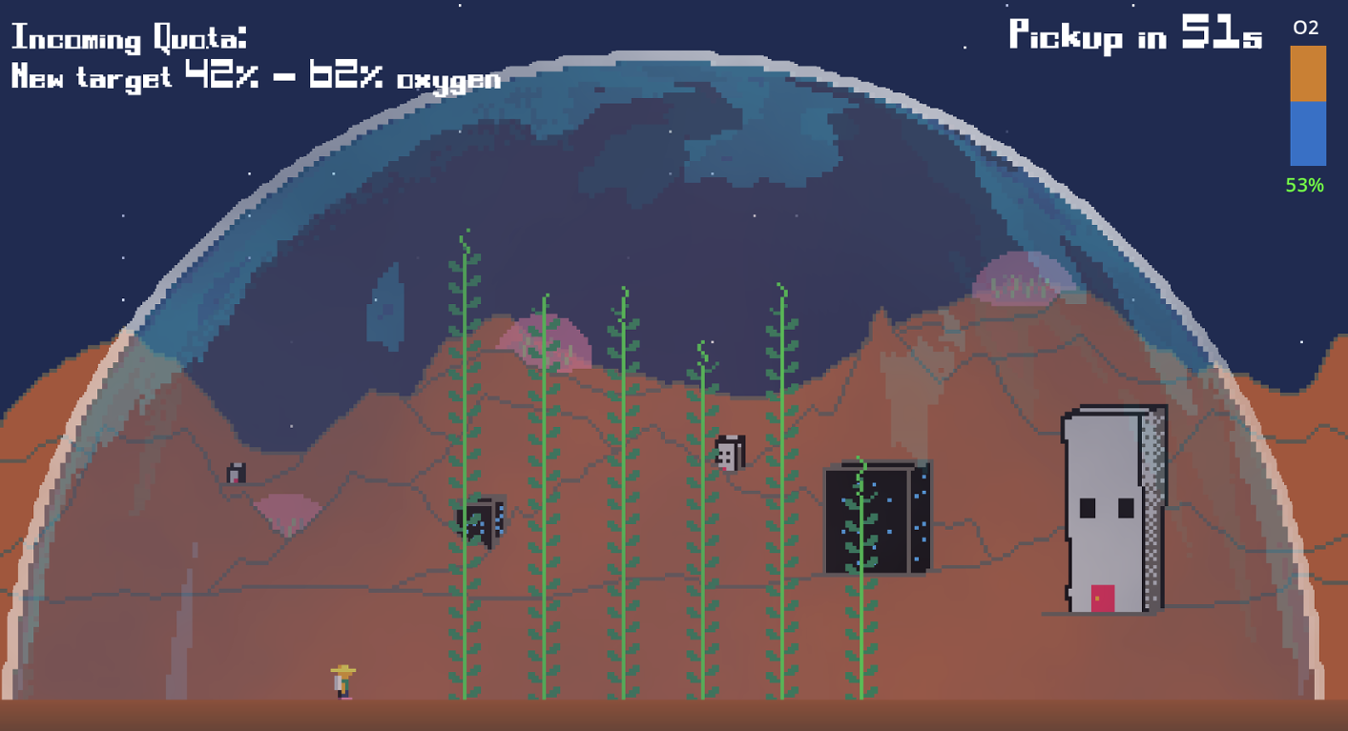The height and width of the screenshot is (731, 1348).
Task: Select the farmer character wearing the yellow hat
Action: tap(341, 681)
